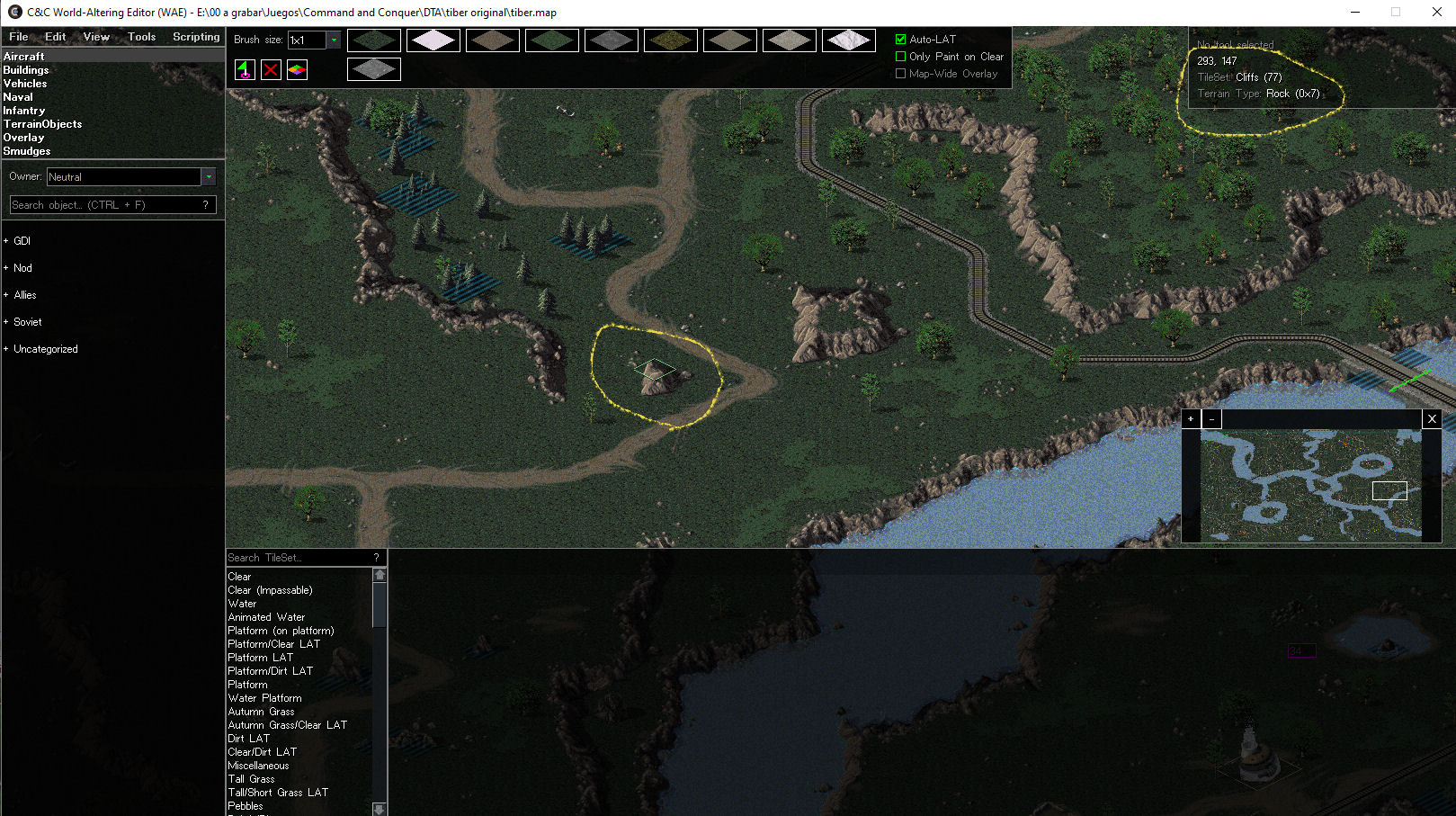This screenshot has width=1456, height=816.
Task: Open the Scripting menu
Action: (x=196, y=37)
